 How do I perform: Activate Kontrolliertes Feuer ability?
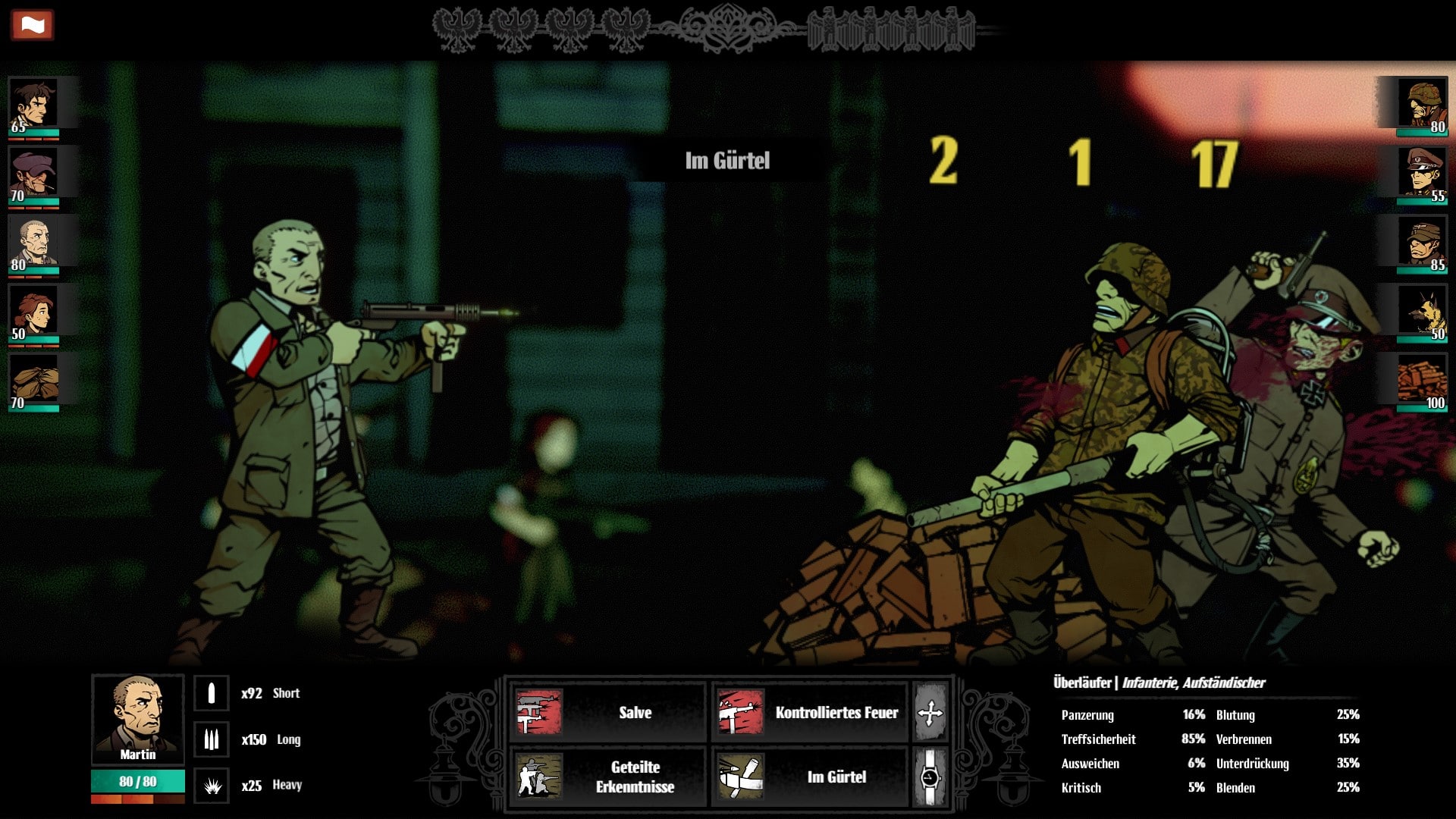810,712
